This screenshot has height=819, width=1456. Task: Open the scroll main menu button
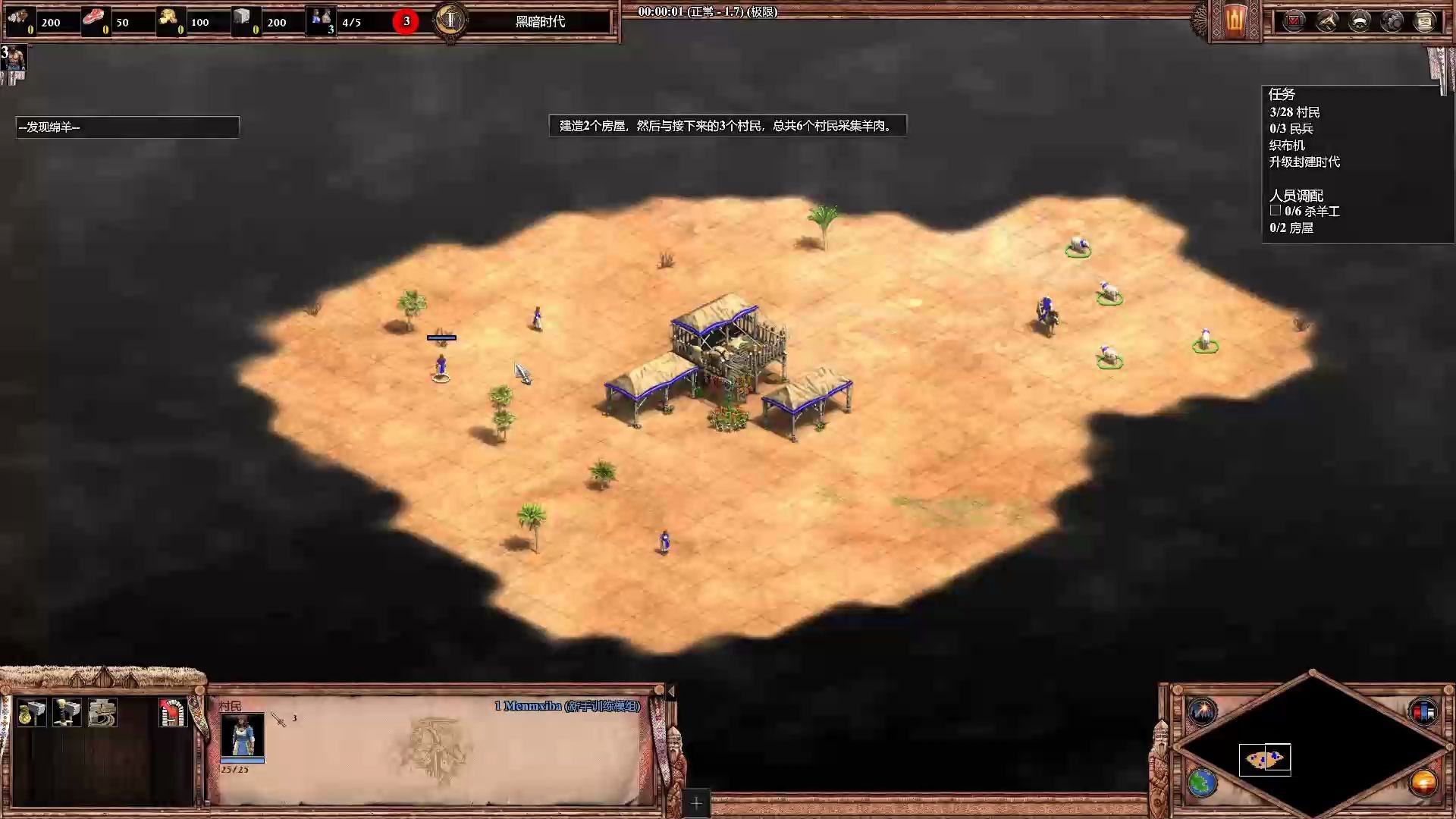[x=1425, y=21]
